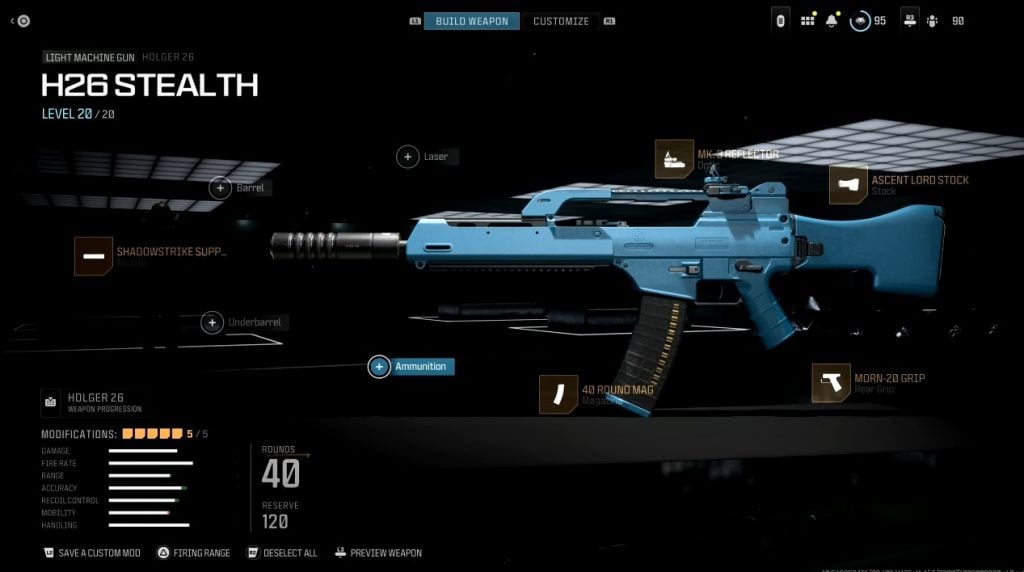The image size is (1024, 572).
Task: Add an Underbarrel attachment
Action: tap(212, 323)
